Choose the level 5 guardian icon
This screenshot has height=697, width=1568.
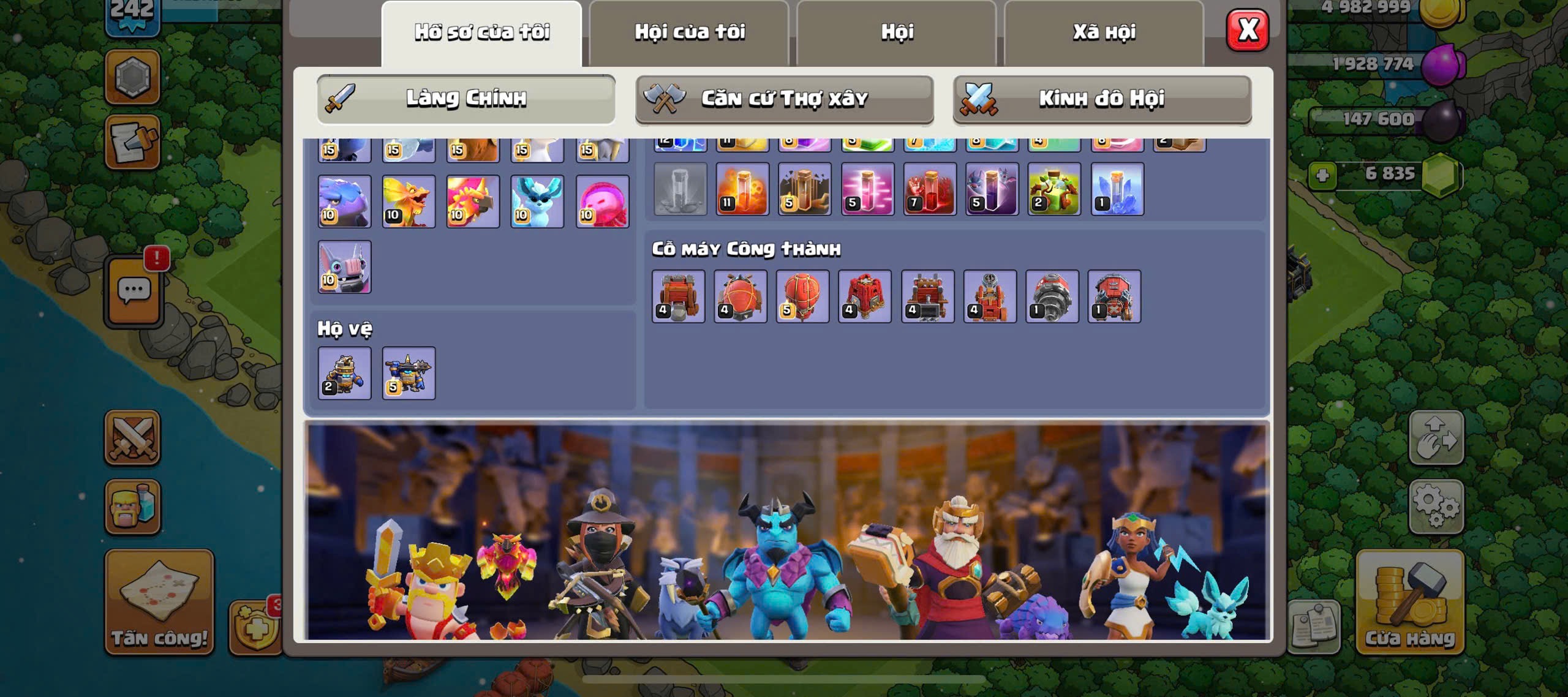[409, 373]
